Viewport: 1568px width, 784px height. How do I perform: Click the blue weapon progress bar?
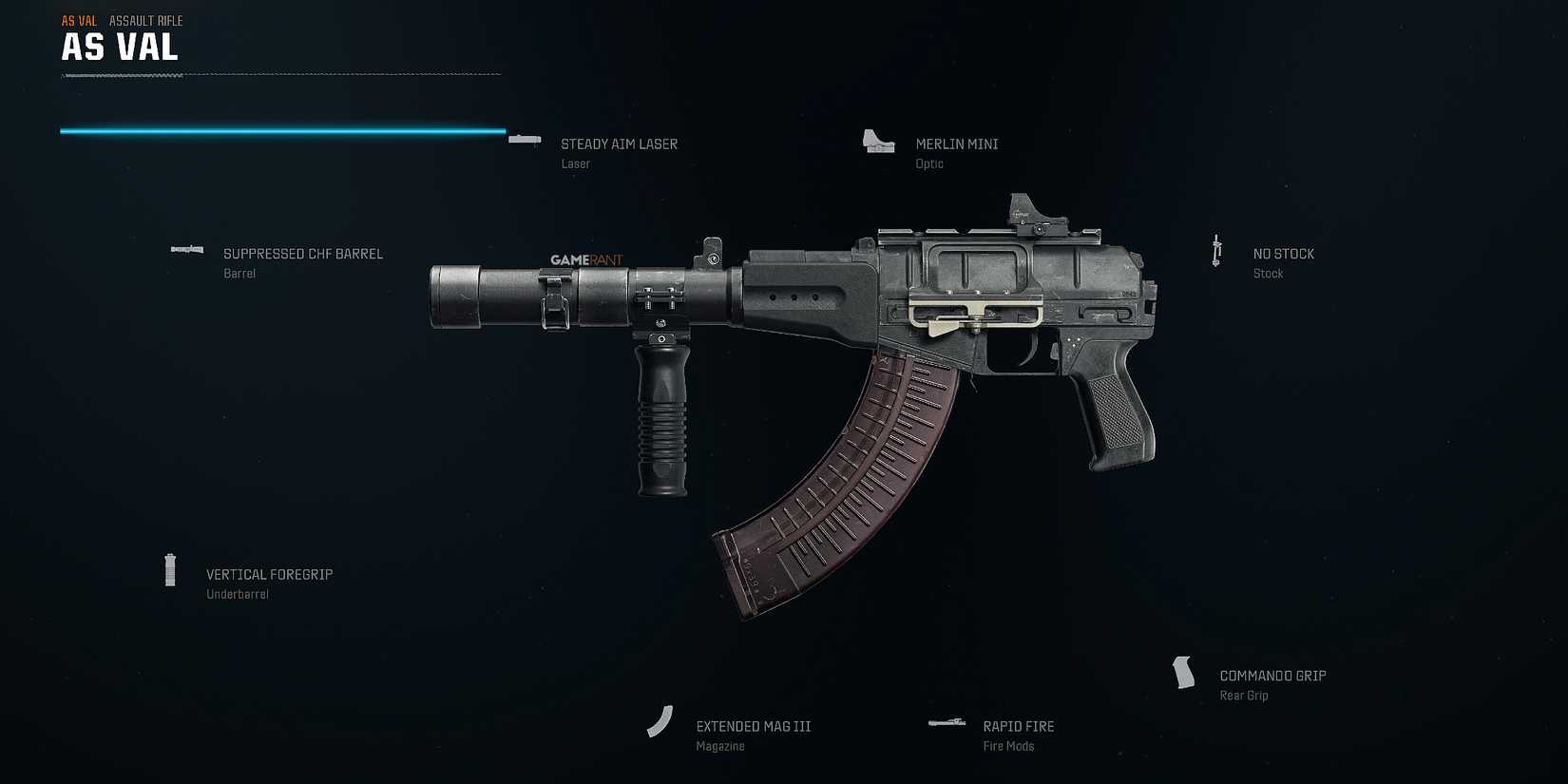click(281, 130)
